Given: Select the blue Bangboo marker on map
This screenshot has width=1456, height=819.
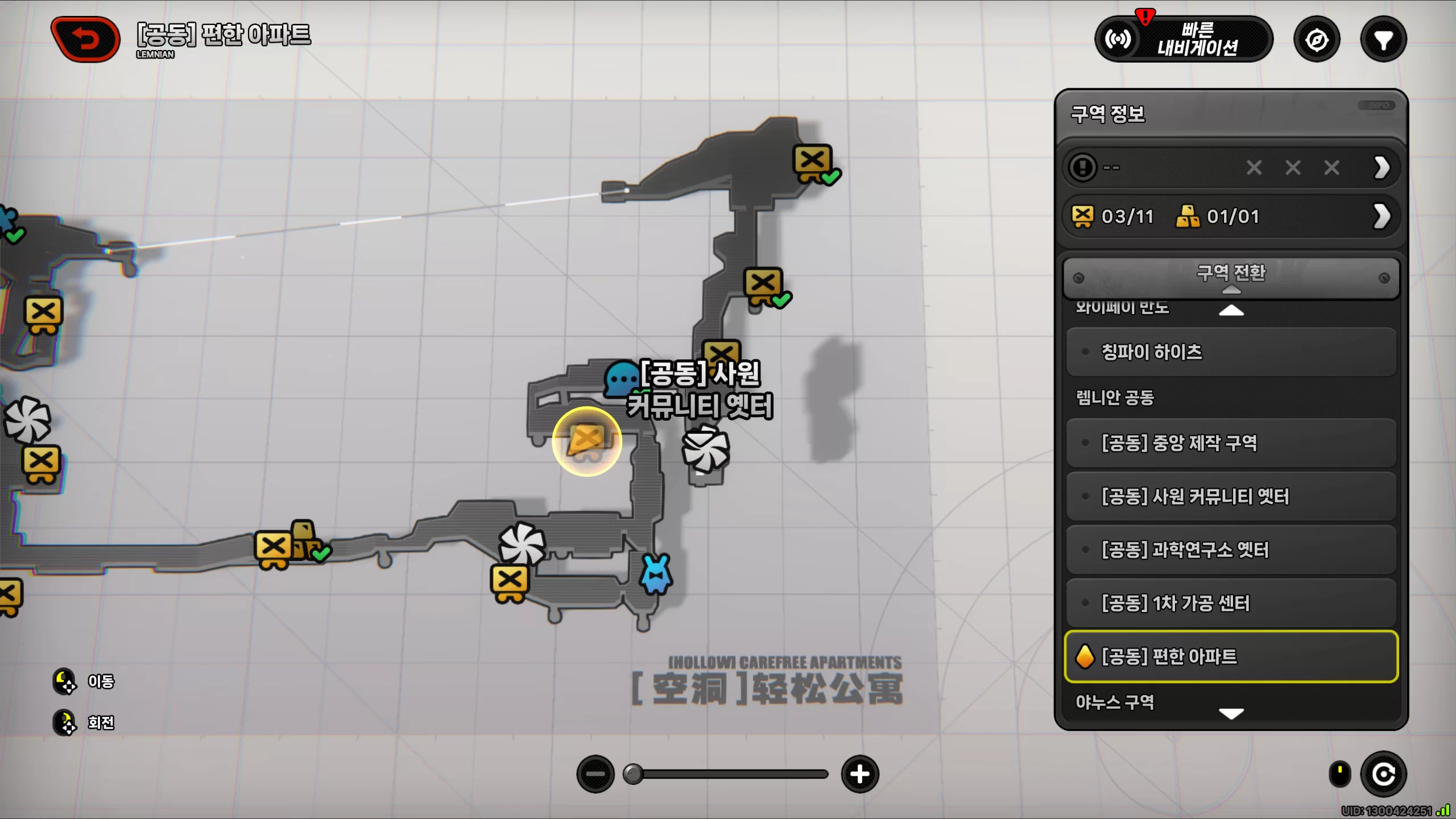Looking at the screenshot, I should tap(656, 574).
